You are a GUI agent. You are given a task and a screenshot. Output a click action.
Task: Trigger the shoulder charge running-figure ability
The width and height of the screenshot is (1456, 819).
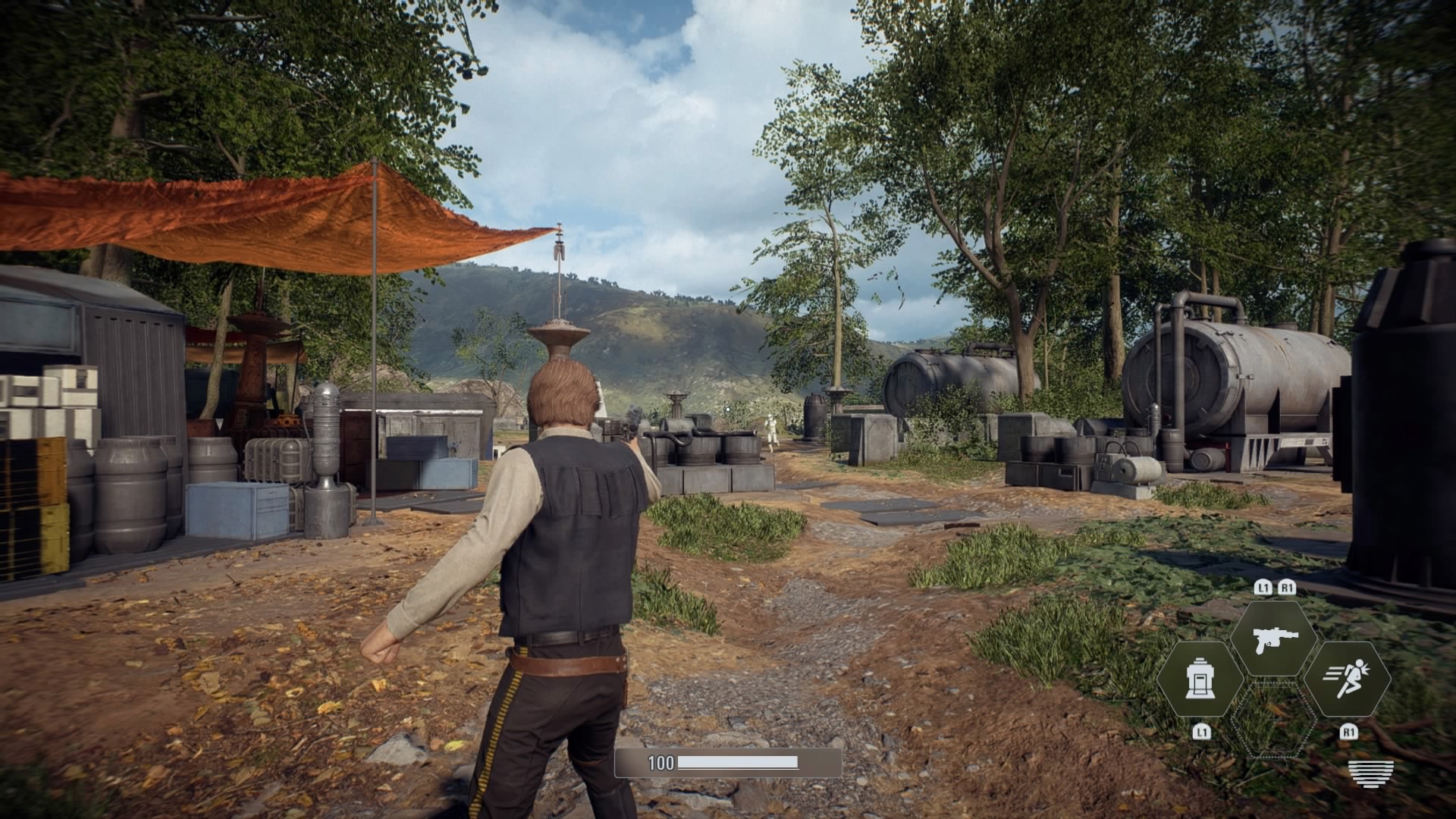(x=1348, y=679)
